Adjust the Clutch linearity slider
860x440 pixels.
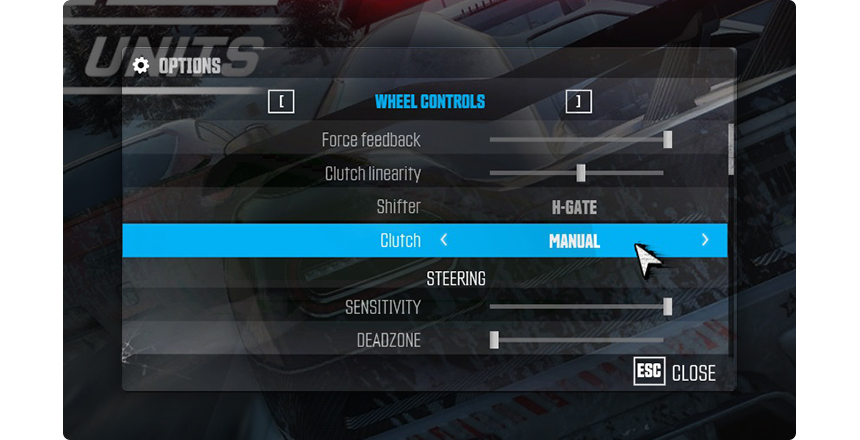[x=580, y=173]
